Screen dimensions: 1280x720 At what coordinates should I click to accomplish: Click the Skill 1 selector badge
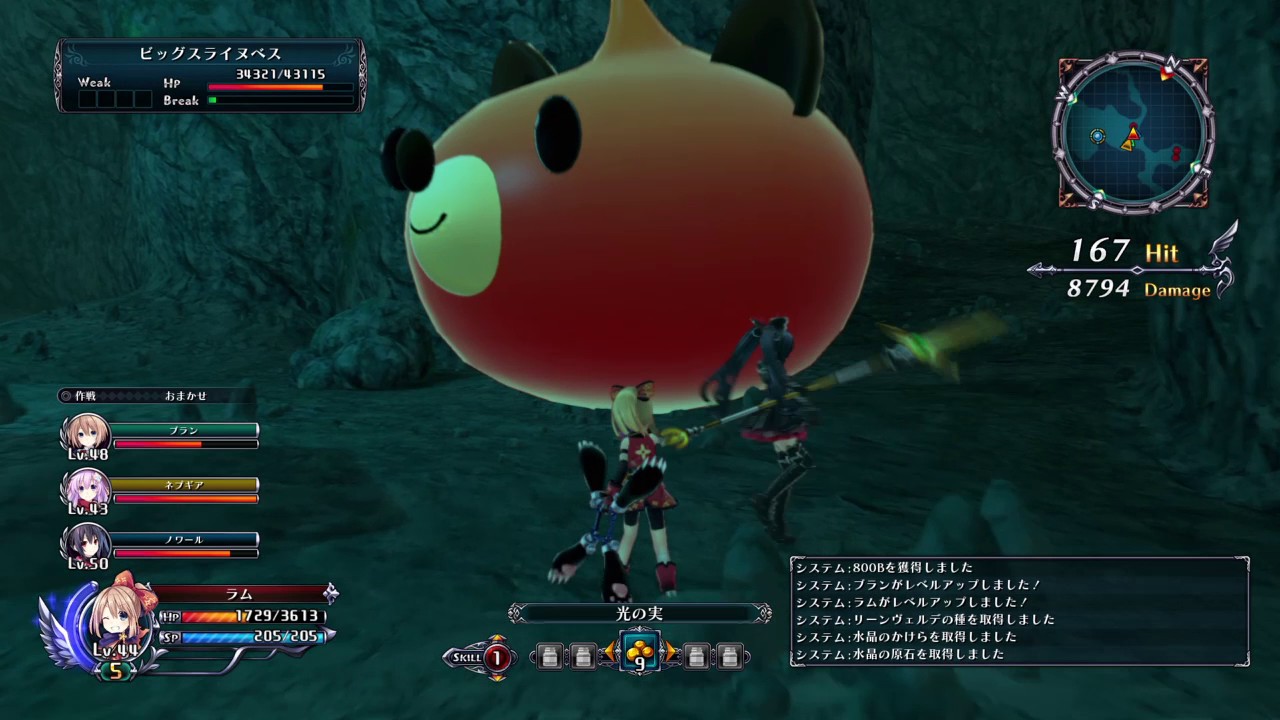496,657
